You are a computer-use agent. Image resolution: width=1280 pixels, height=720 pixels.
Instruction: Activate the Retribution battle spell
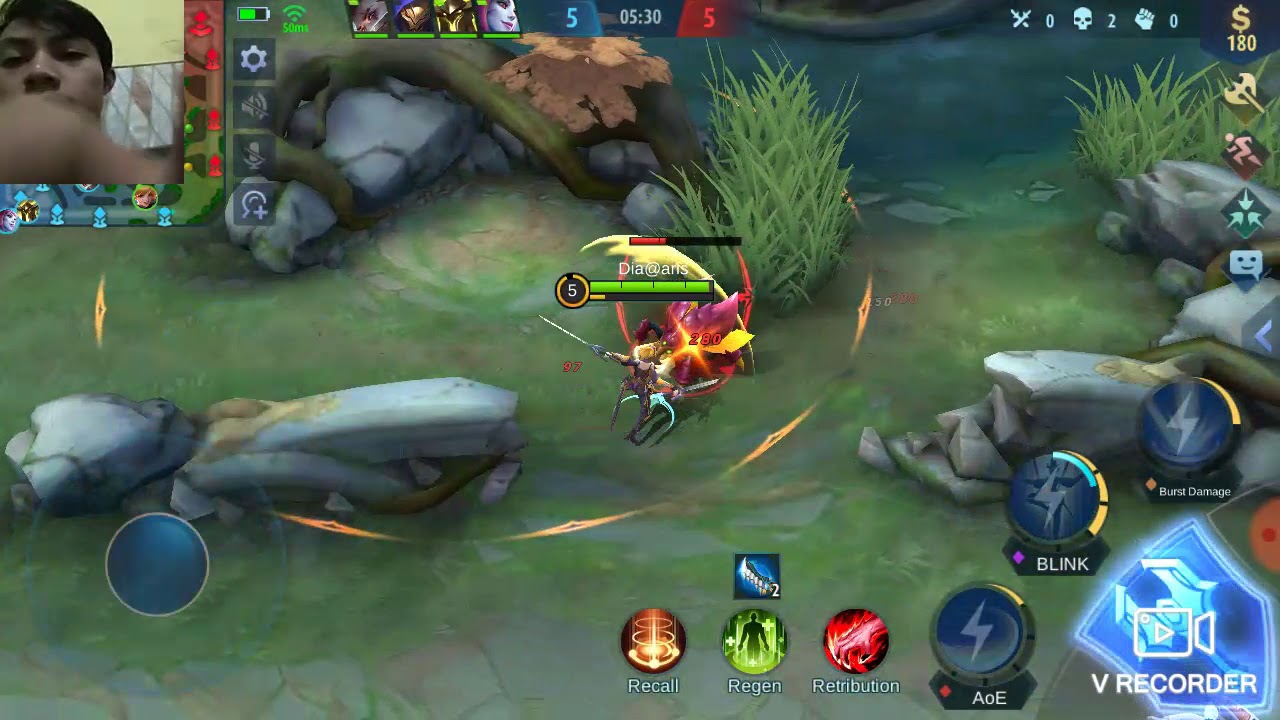point(856,641)
